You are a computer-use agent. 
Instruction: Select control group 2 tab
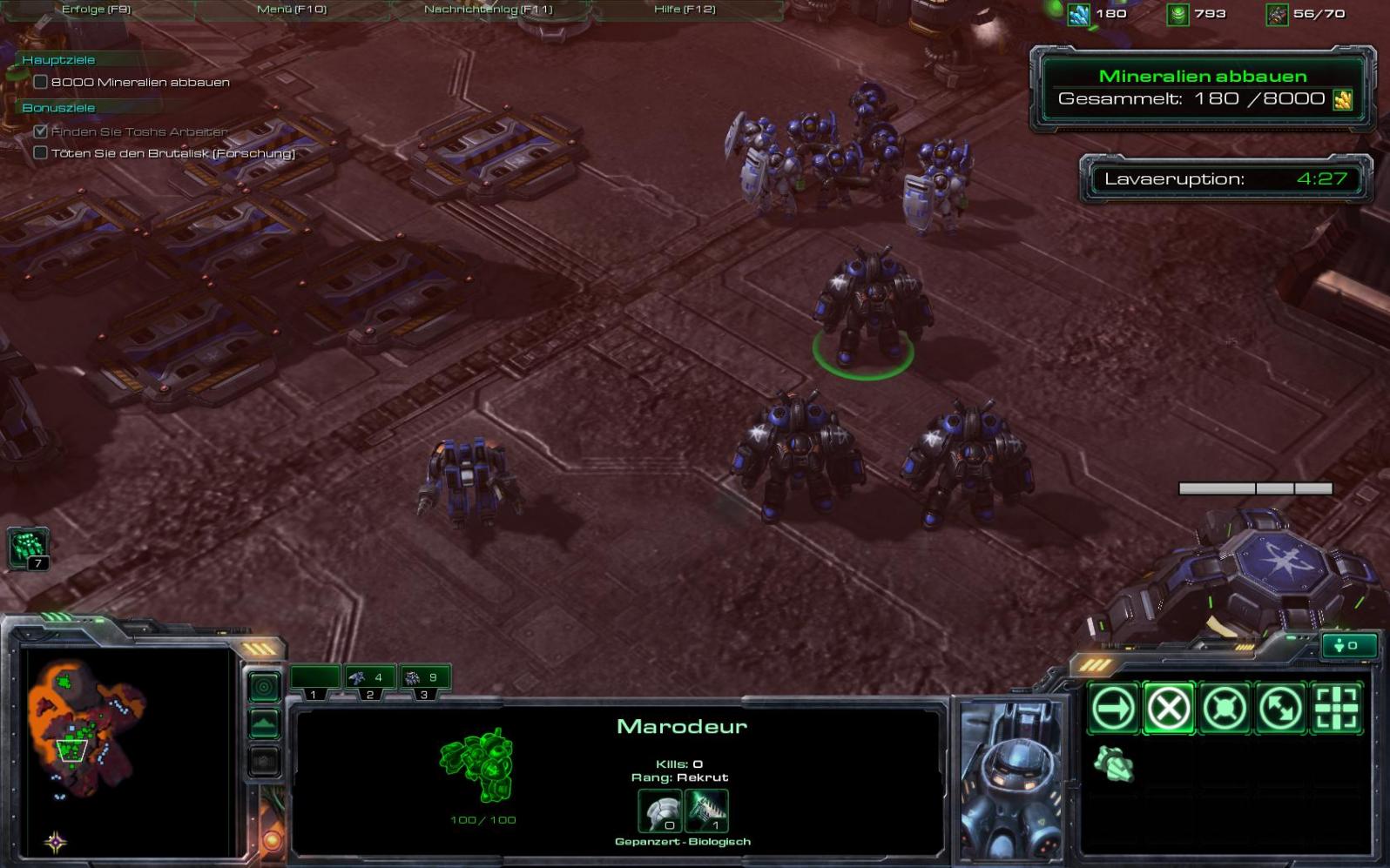[x=369, y=678]
